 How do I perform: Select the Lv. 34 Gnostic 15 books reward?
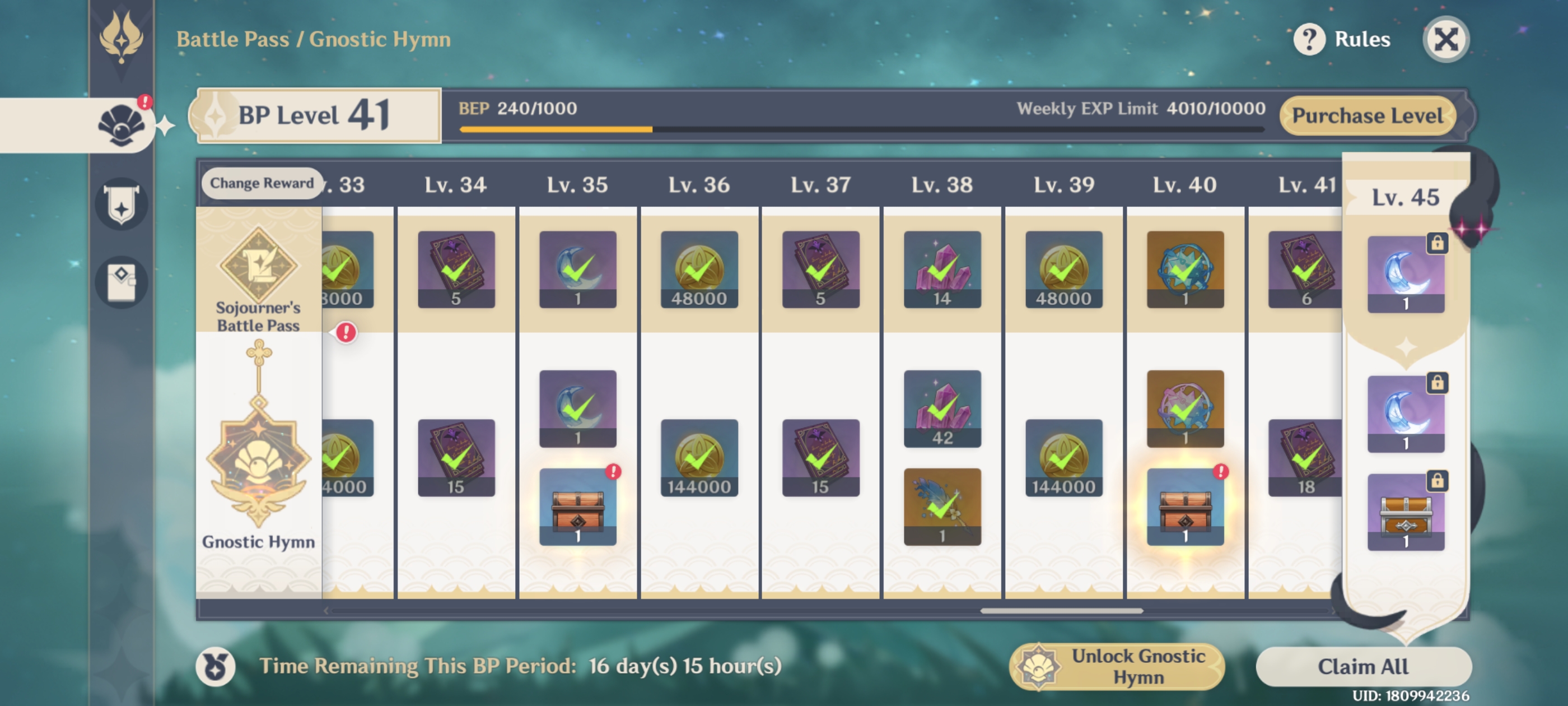(x=456, y=457)
